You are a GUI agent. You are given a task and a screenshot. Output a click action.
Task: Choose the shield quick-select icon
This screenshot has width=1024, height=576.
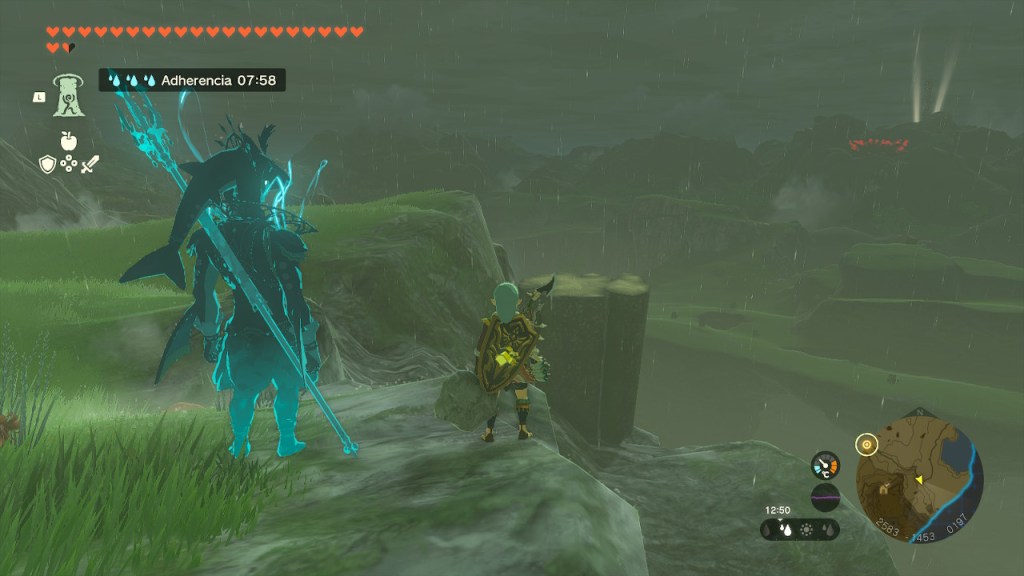[x=47, y=164]
